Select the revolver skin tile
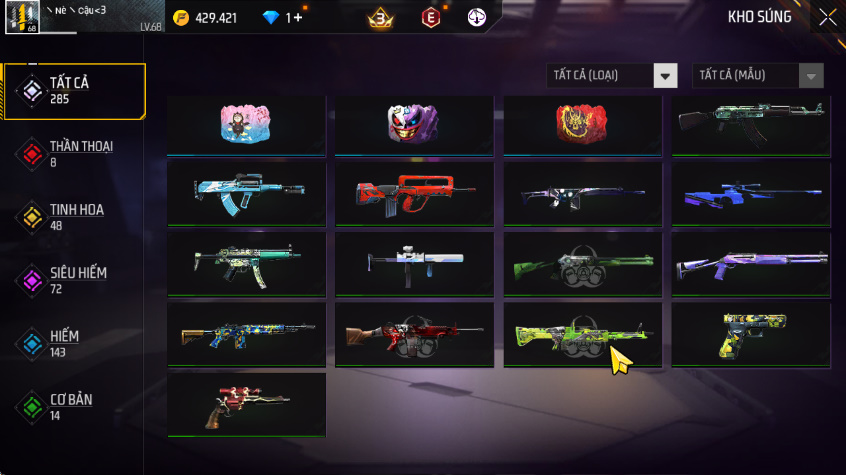 (x=246, y=404)
